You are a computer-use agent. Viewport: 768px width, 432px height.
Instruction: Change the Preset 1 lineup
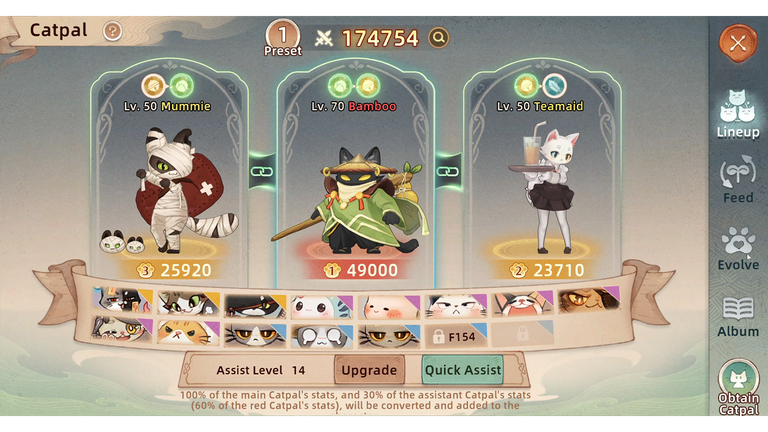pyautogui.click(x=283, y=38)
